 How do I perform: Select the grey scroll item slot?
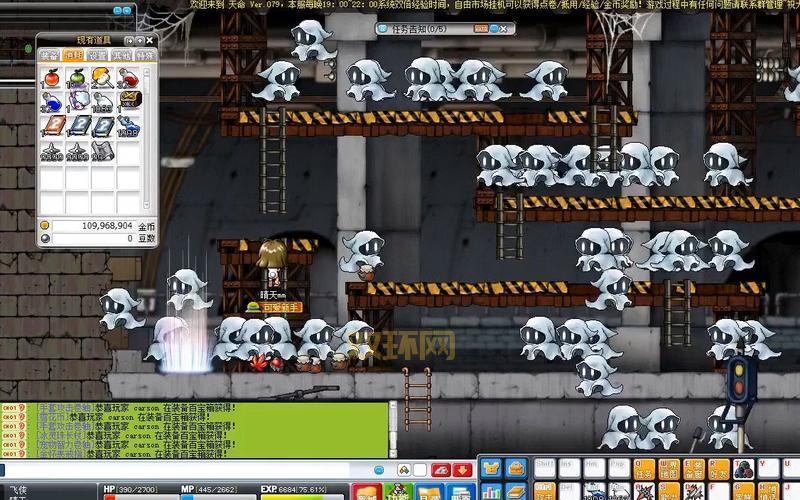tap(103, 151)
